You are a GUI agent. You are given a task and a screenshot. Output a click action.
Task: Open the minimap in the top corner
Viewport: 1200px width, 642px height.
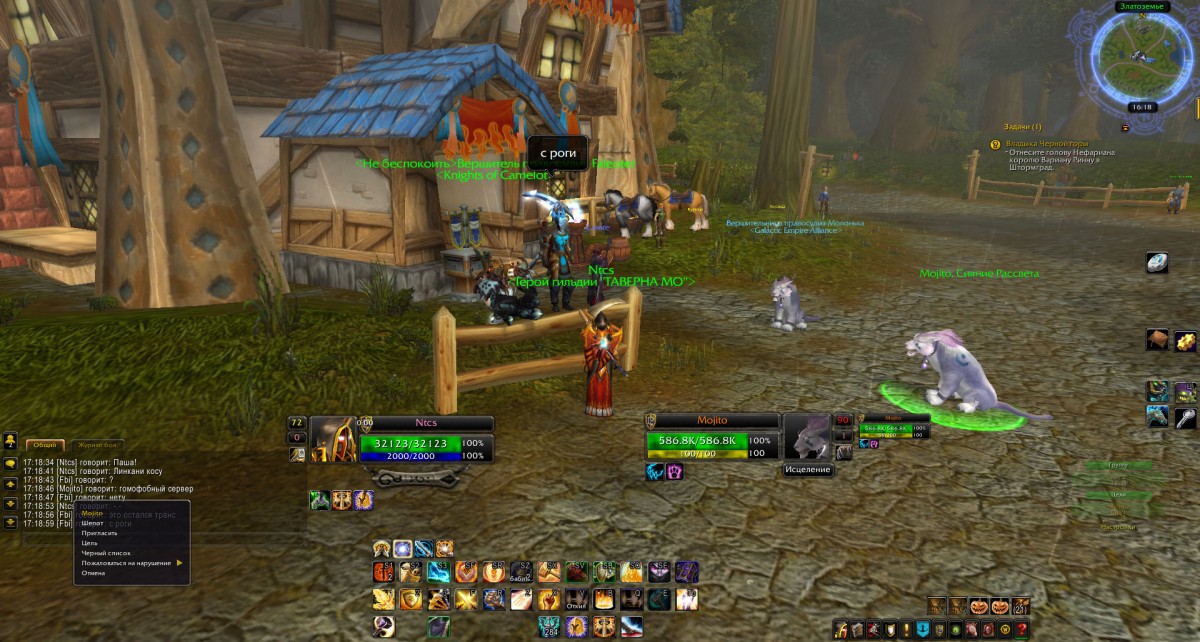(x=1139, y=55)
